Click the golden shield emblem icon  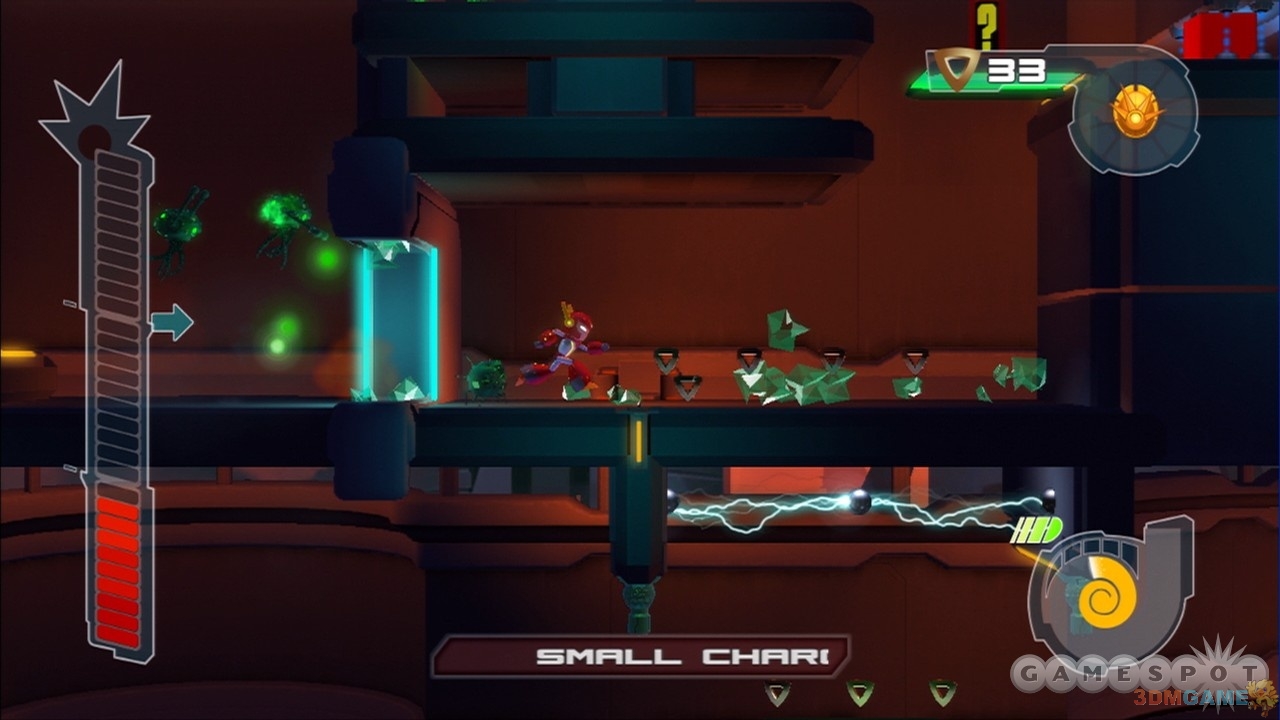tap(1133, 109)
